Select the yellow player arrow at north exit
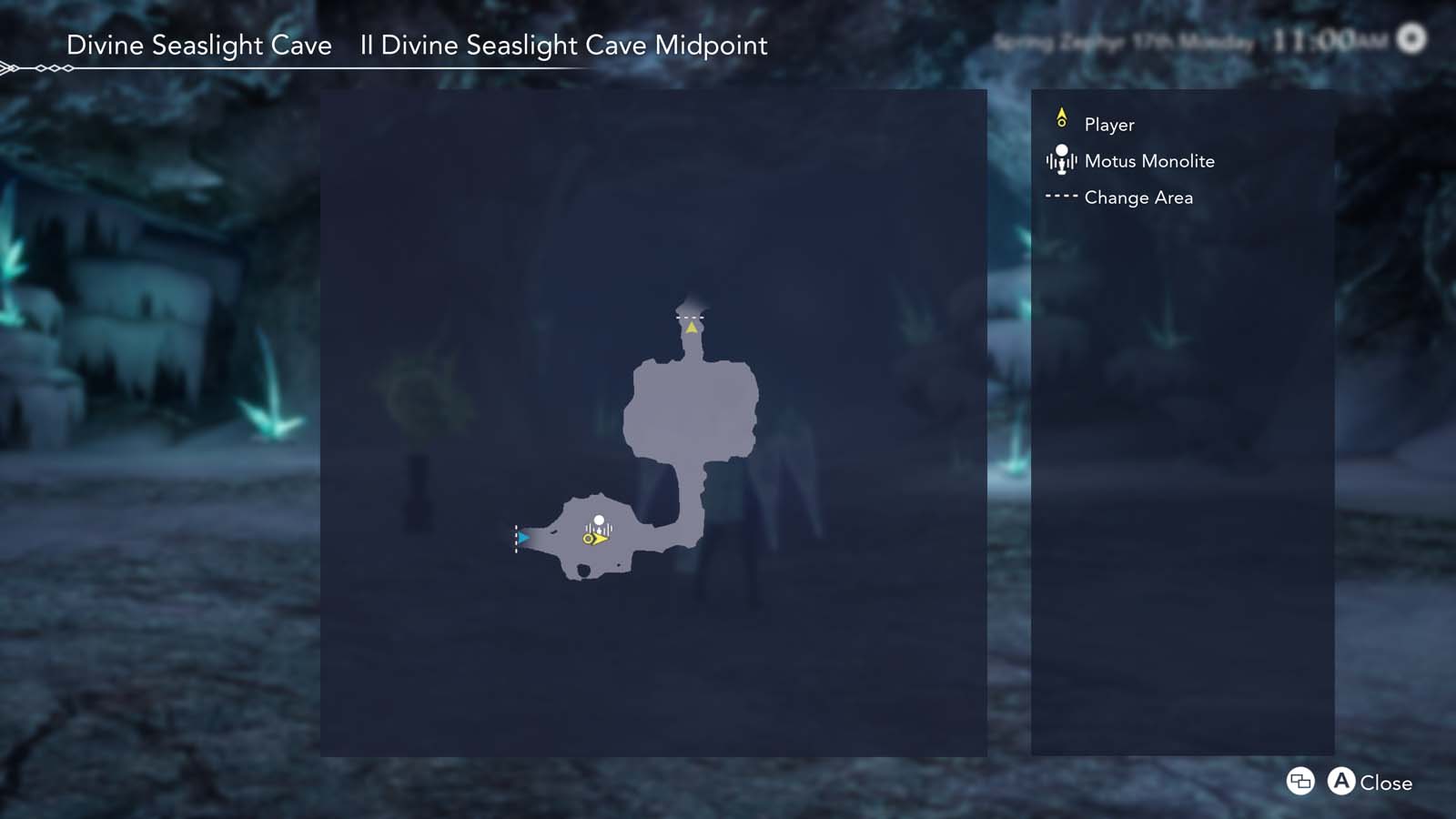 [x=690, y=328]
